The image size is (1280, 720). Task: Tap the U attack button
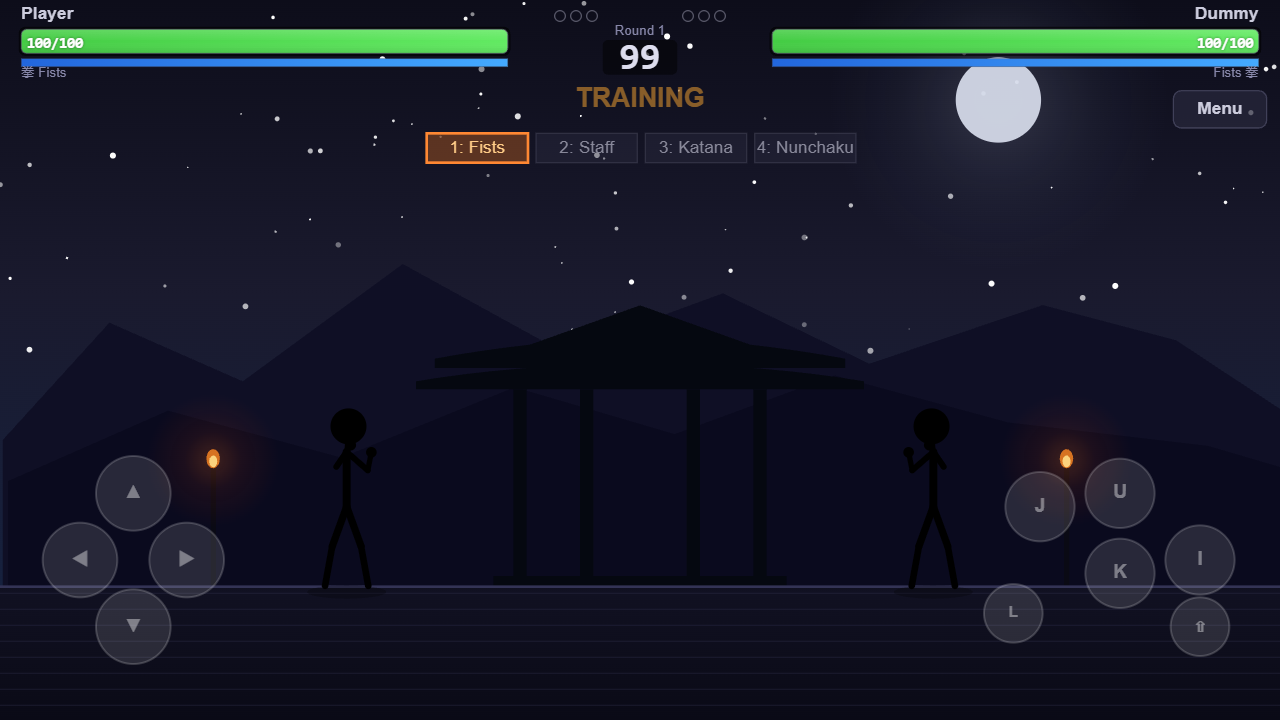[1119, 492]
